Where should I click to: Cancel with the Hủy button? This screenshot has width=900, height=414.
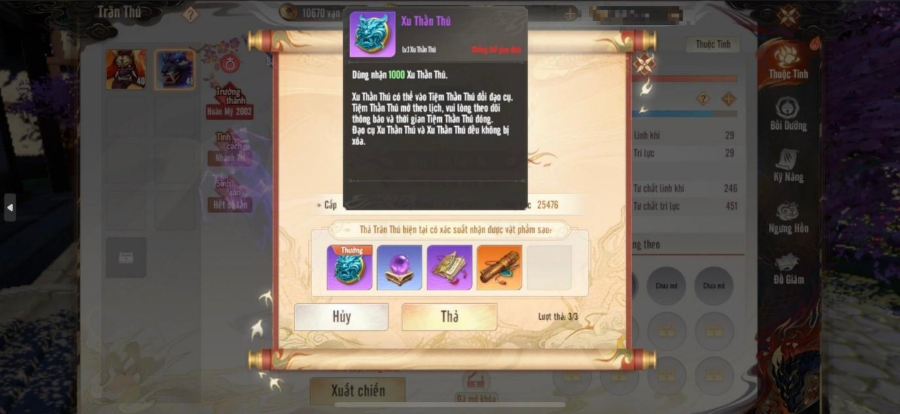point(341,317)
